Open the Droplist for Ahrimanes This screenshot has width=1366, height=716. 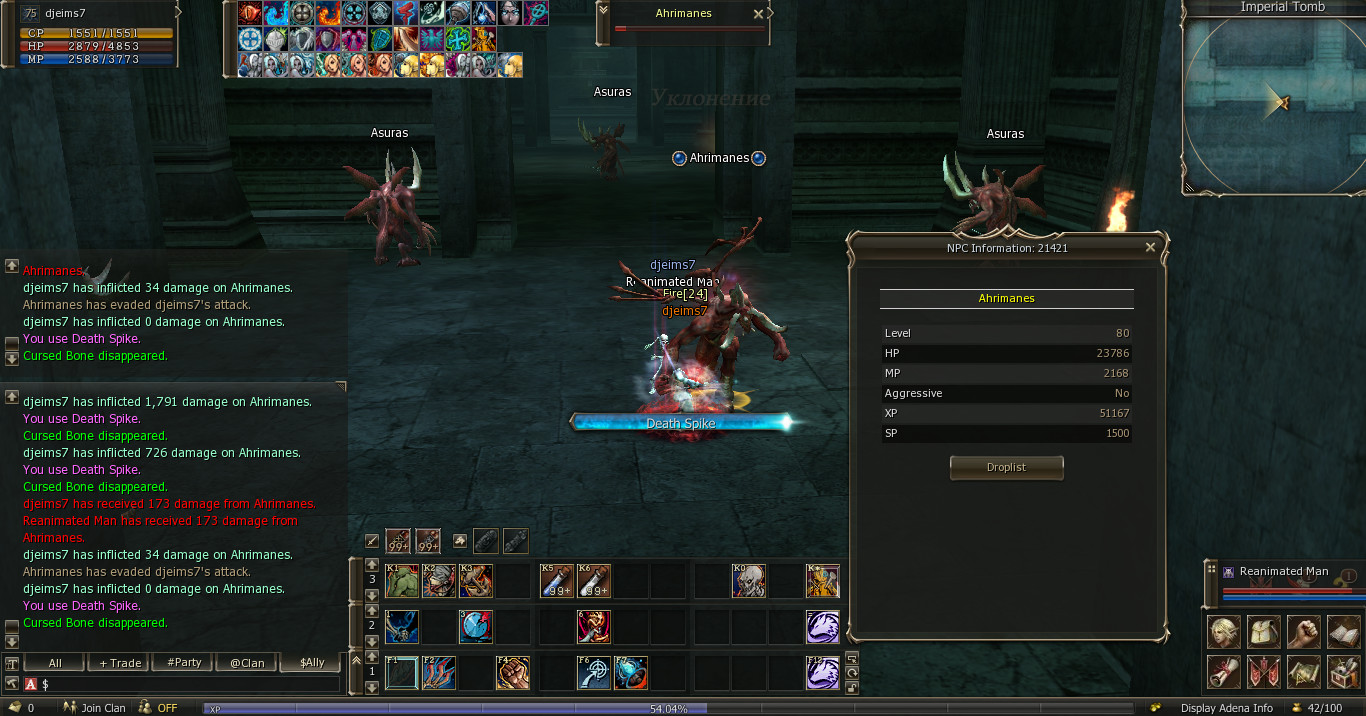1006,467
